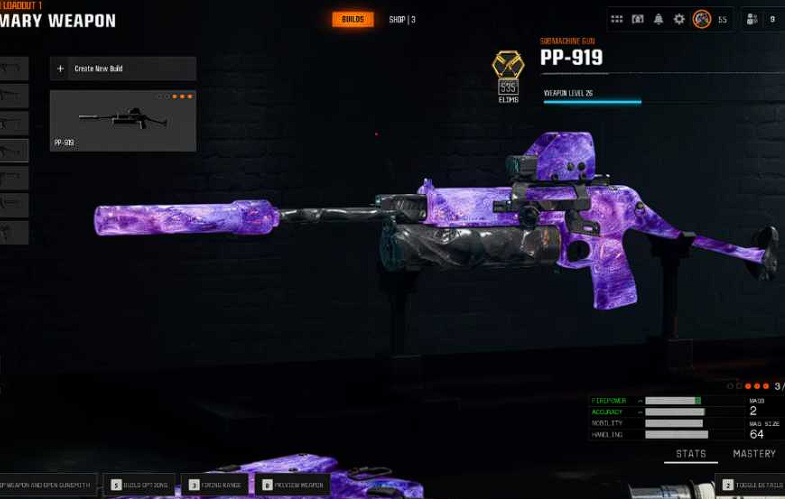Open the Shop tab

402,19
